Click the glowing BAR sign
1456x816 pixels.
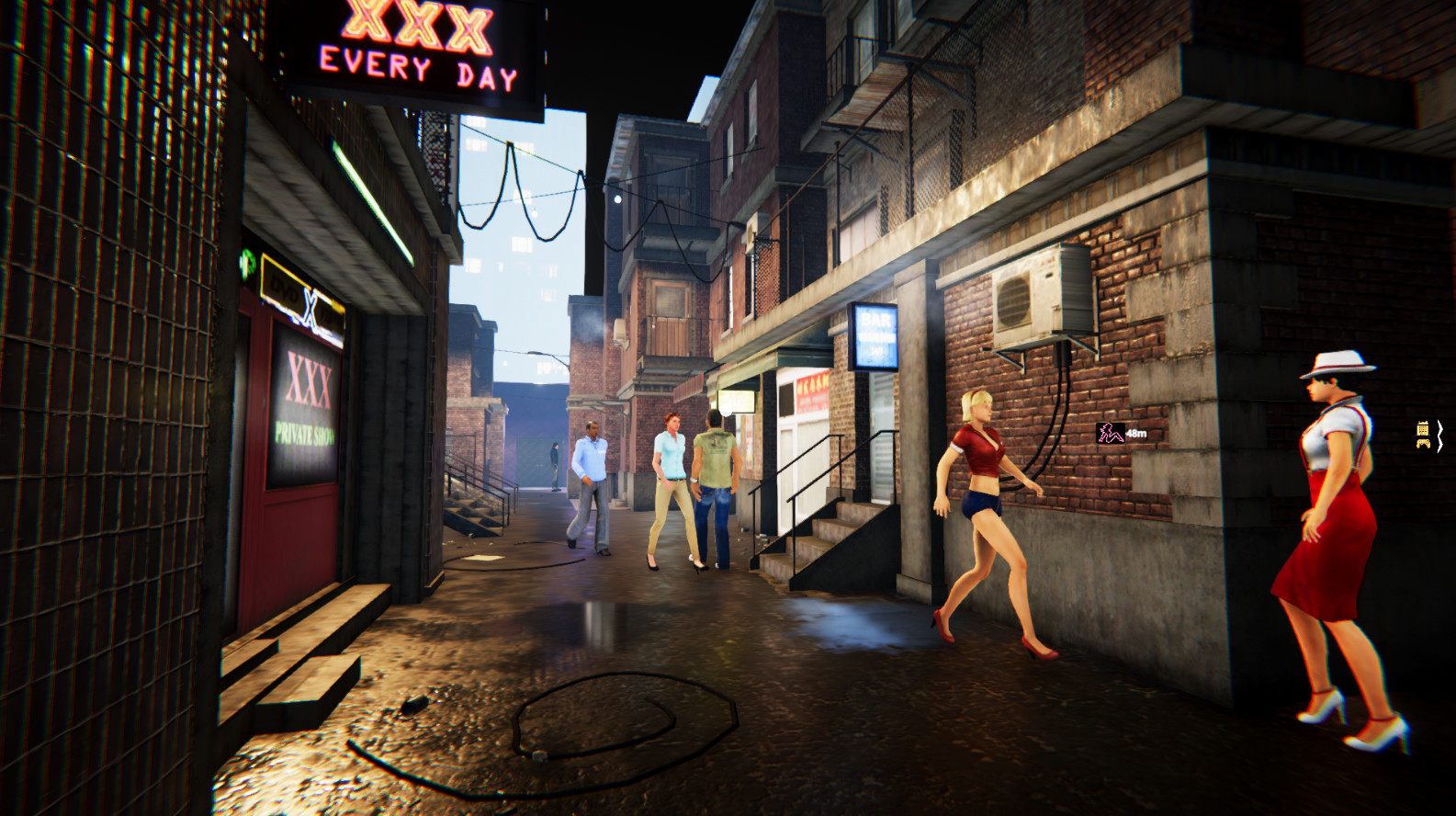point(874,337)
